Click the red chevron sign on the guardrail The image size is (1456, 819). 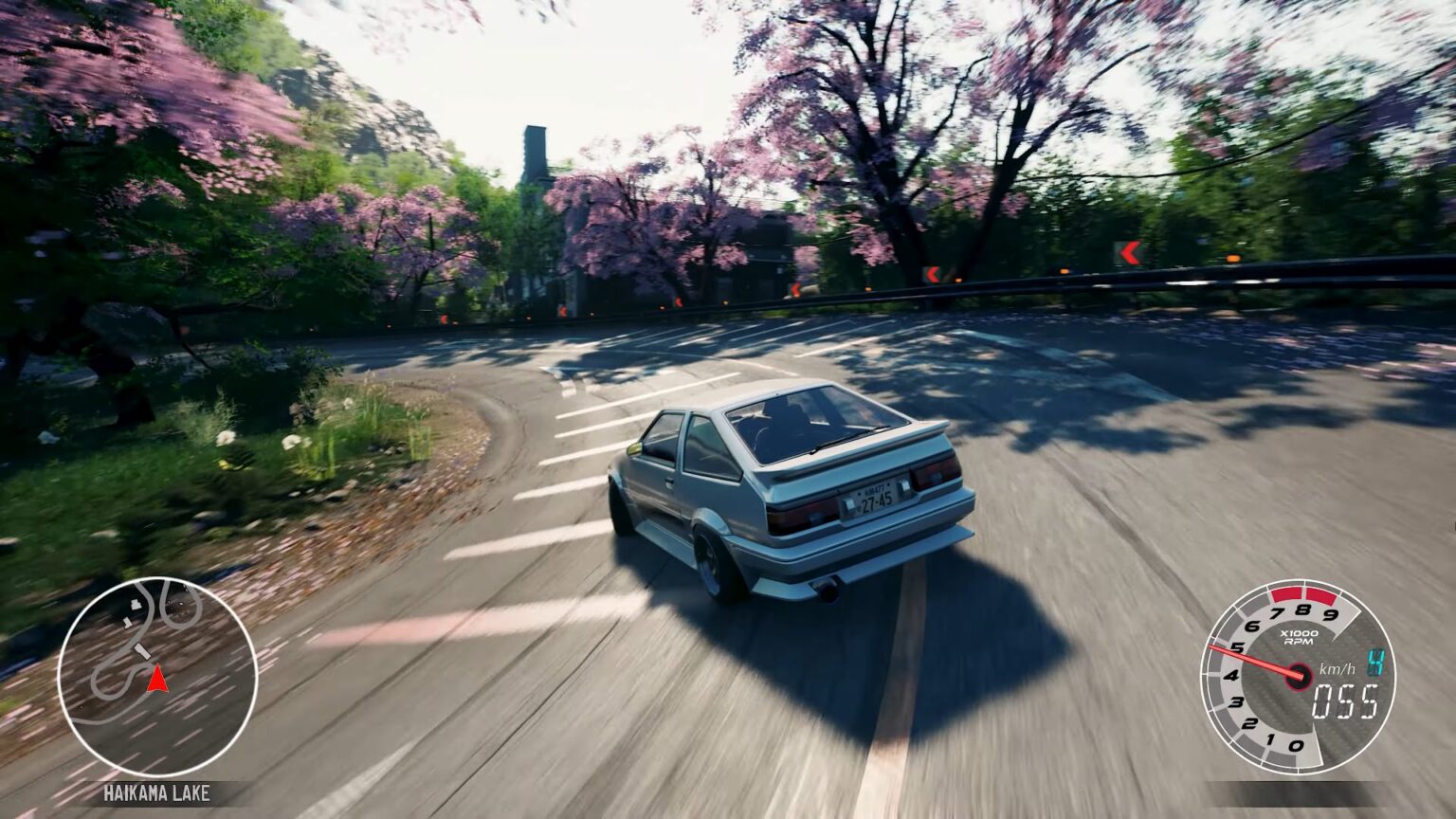point(1129,253)
